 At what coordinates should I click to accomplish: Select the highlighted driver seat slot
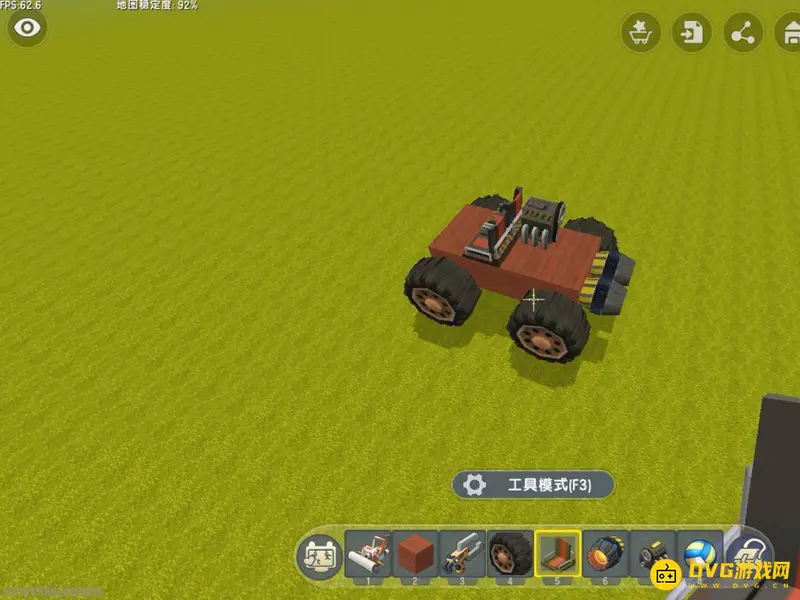(x=557, y=553)
